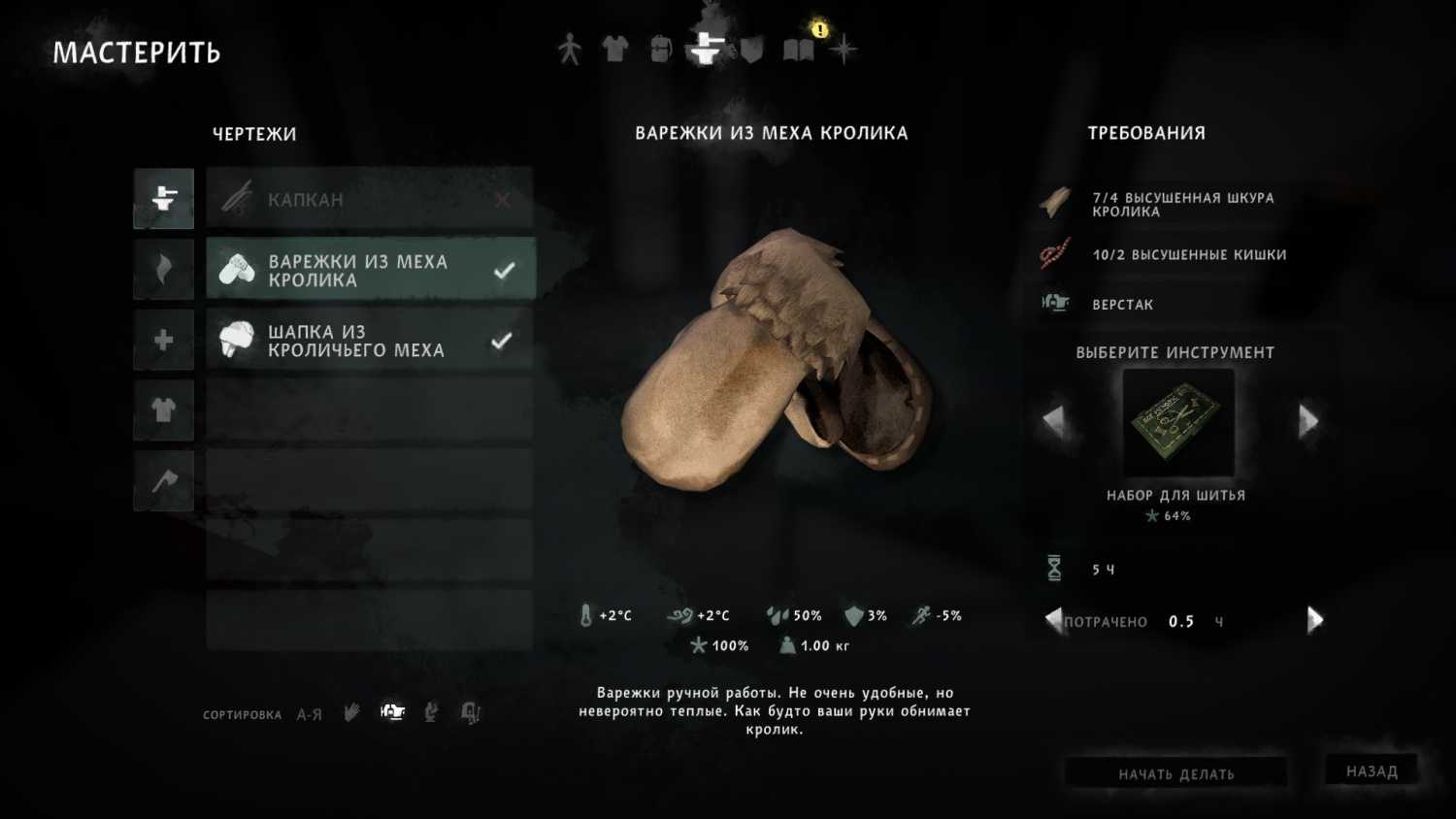This screenshot has height=819, width=1456.
Task: Show all blueprints with anvil filter
Action: tap(163, 198)
